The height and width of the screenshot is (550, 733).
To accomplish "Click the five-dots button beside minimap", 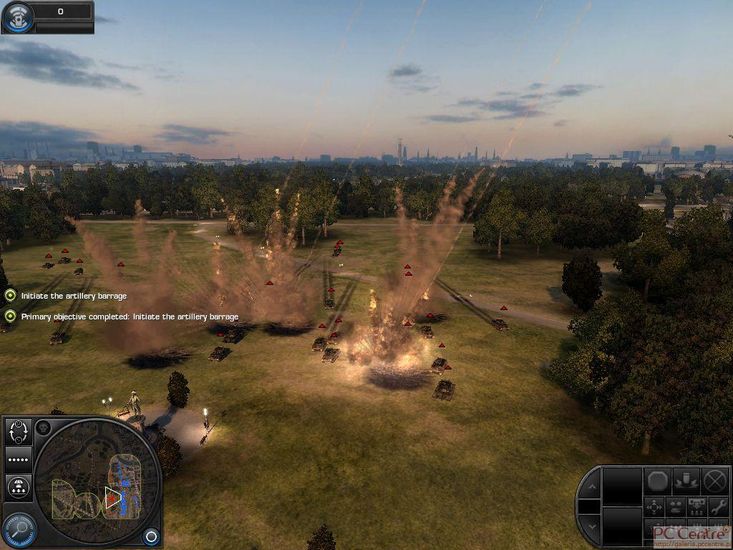I will (19, 459).
